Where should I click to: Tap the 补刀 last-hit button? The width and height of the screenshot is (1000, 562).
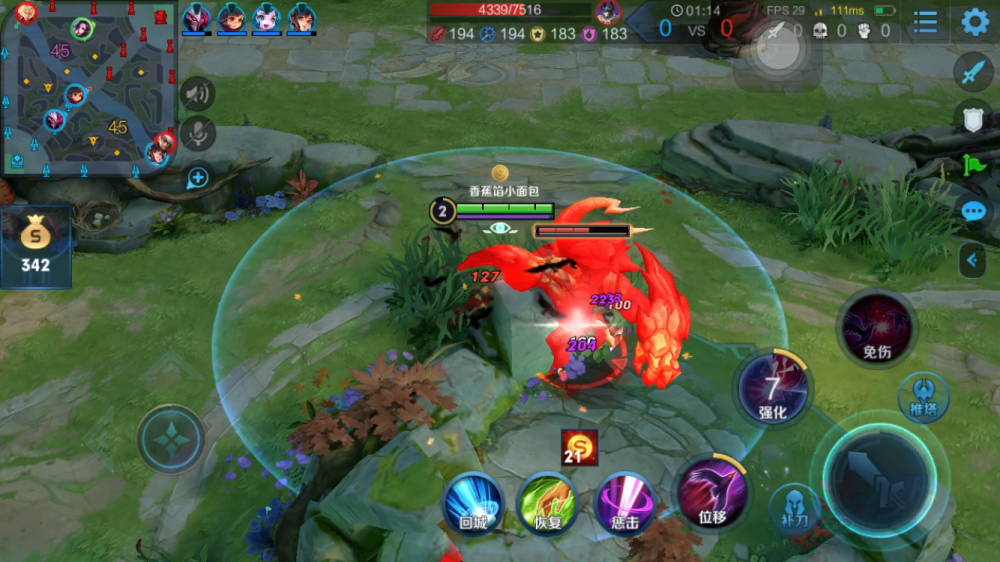[795, 507]
